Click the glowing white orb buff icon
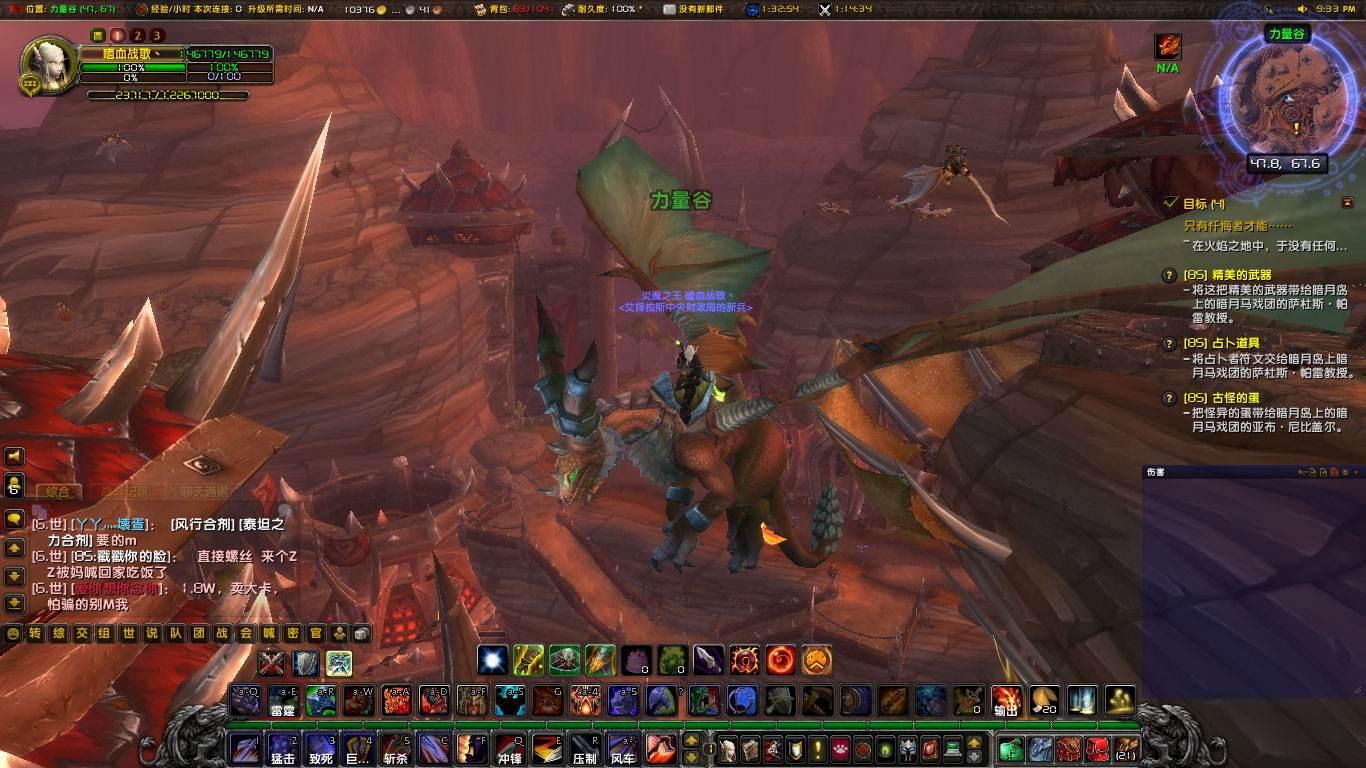The image size is (1366, 768). 492,659
